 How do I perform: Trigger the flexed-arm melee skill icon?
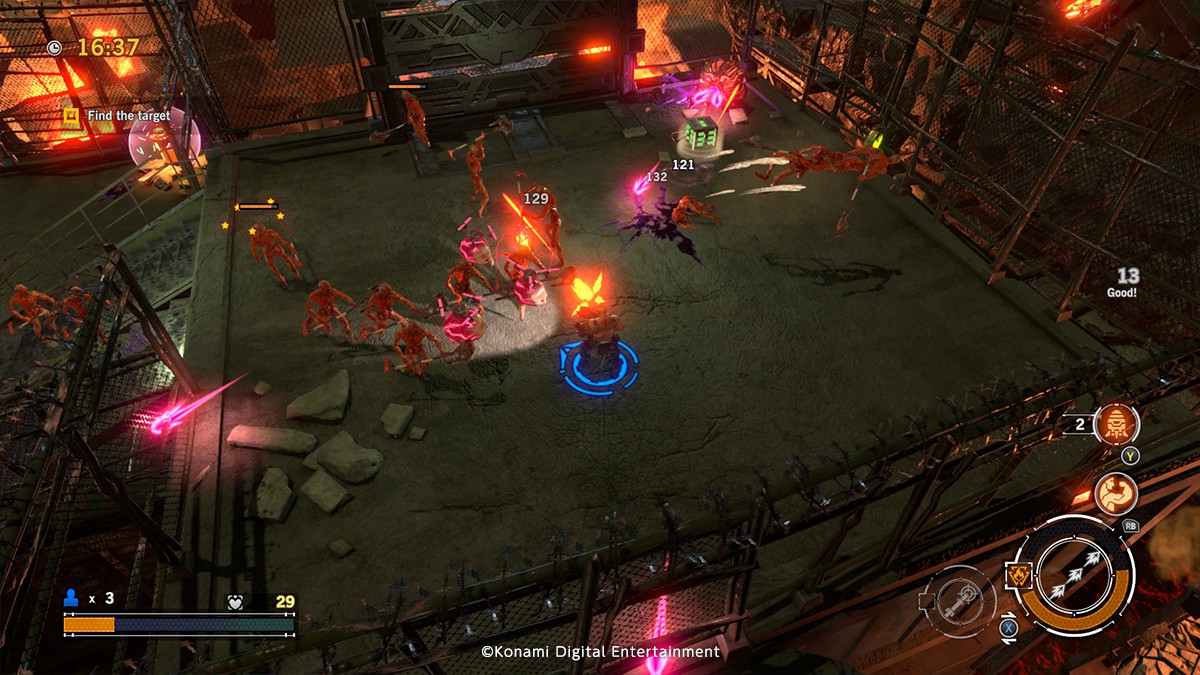[x=1113, y=492]
